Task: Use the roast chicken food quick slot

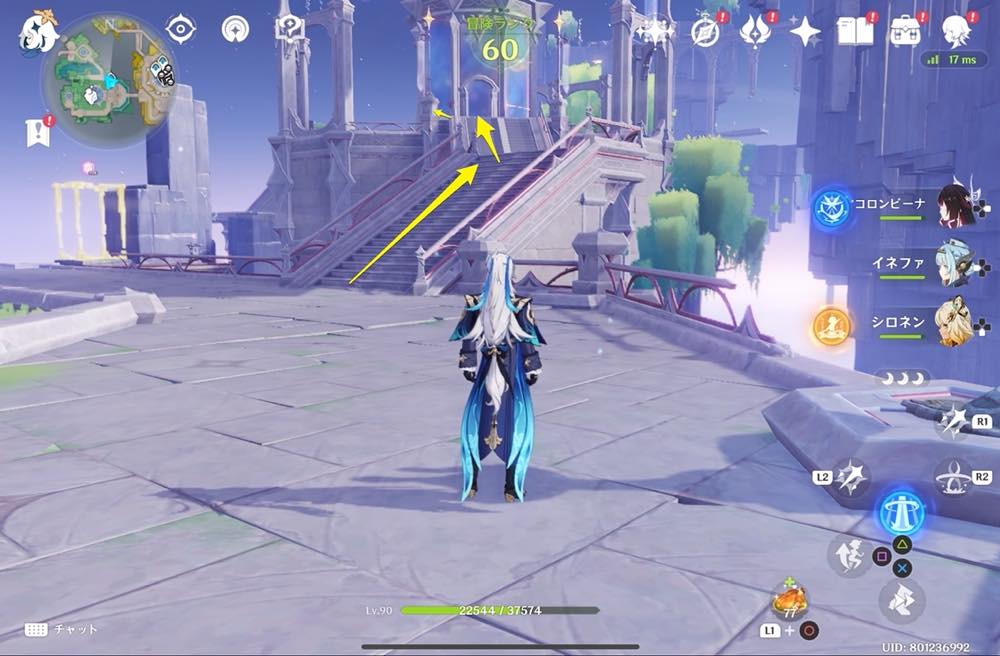Action: 789,601
